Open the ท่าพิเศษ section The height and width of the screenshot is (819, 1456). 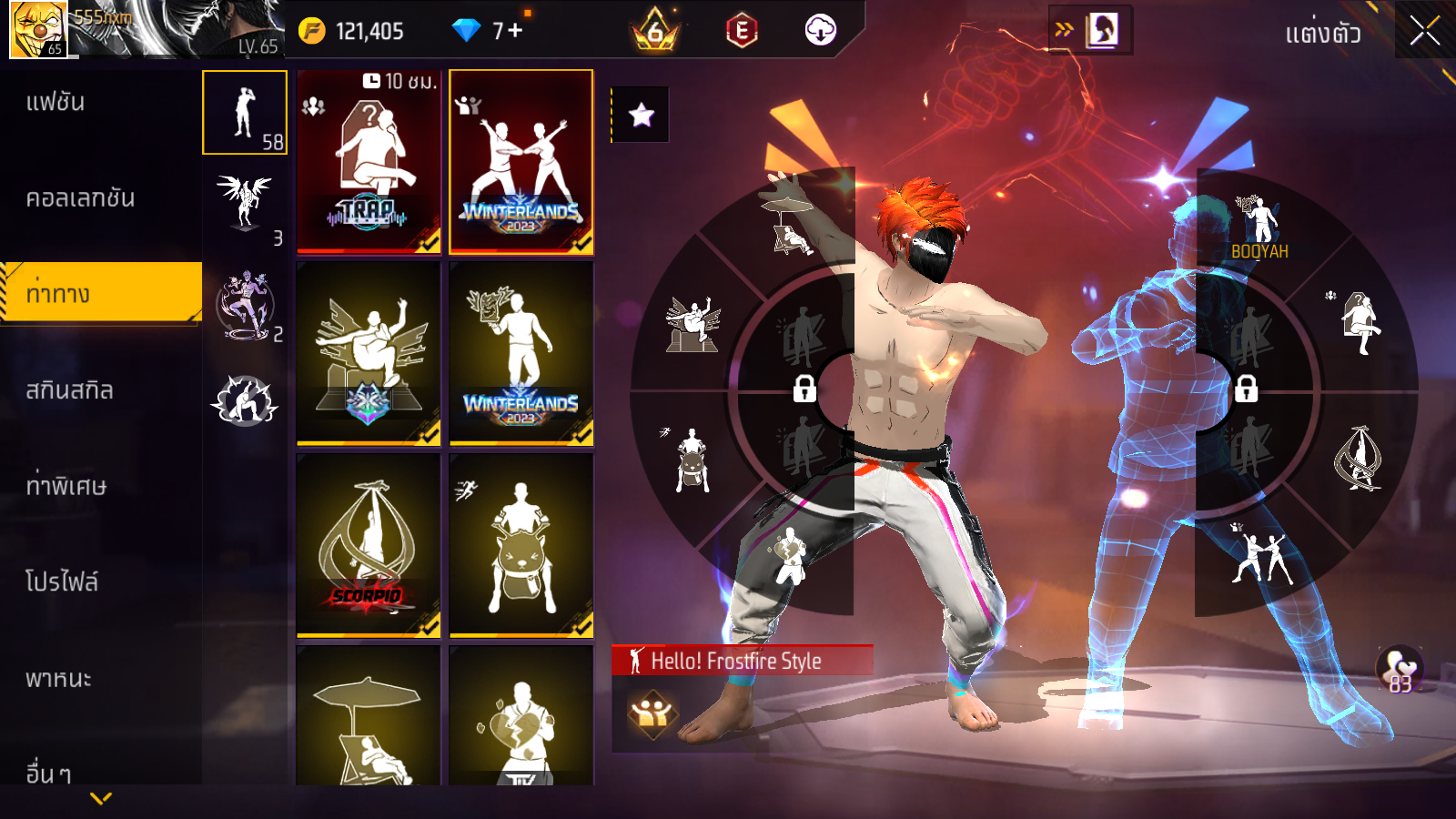[x=66, y=486]
